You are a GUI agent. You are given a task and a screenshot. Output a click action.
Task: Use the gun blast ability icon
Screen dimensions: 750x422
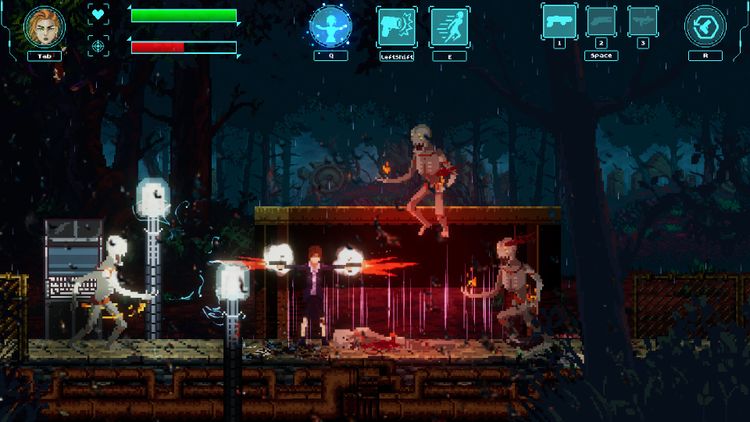tap(396, 27)
